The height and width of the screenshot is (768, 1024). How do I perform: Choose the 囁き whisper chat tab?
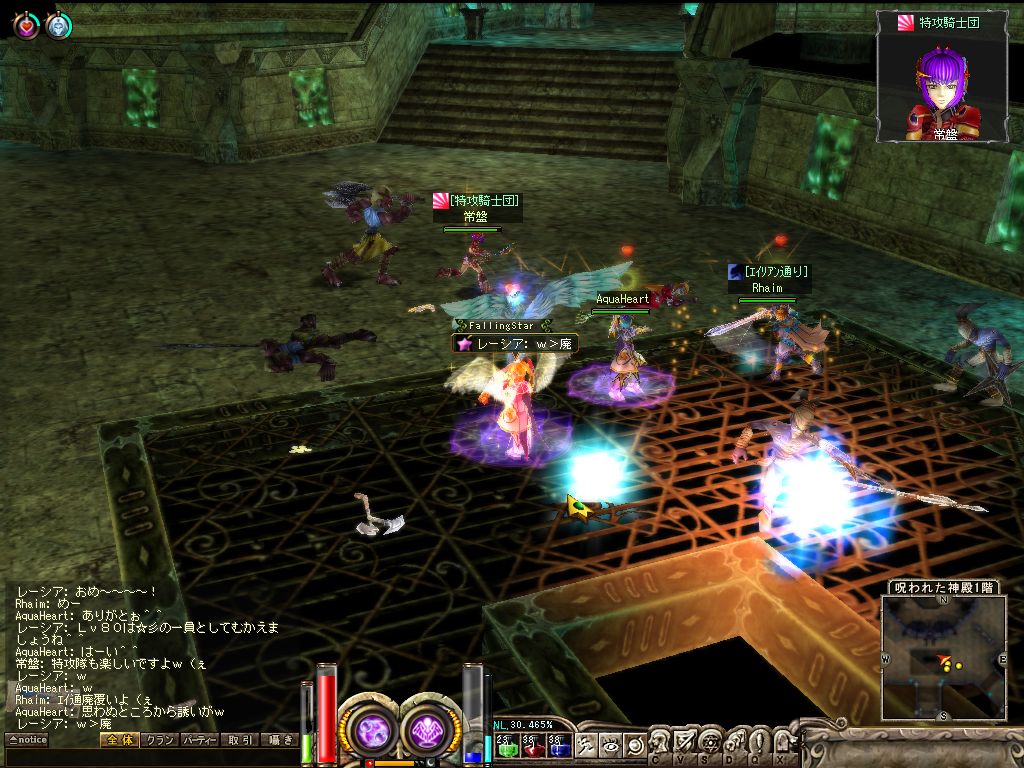click(279, 740)
